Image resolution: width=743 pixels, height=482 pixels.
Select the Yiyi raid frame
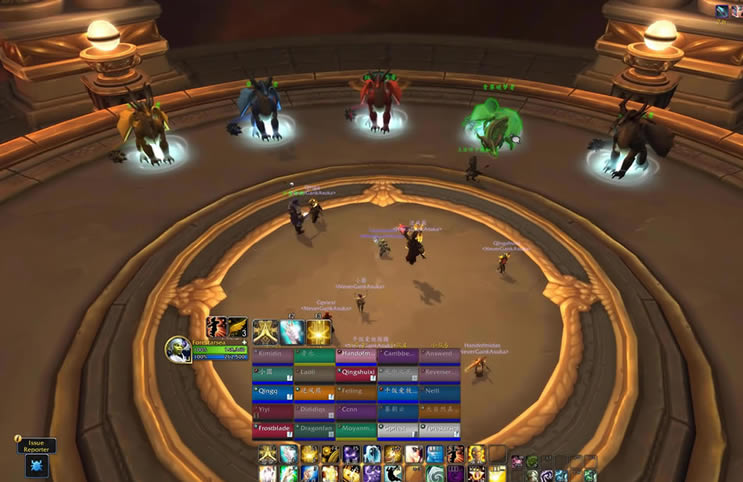[x=273, y=410]
